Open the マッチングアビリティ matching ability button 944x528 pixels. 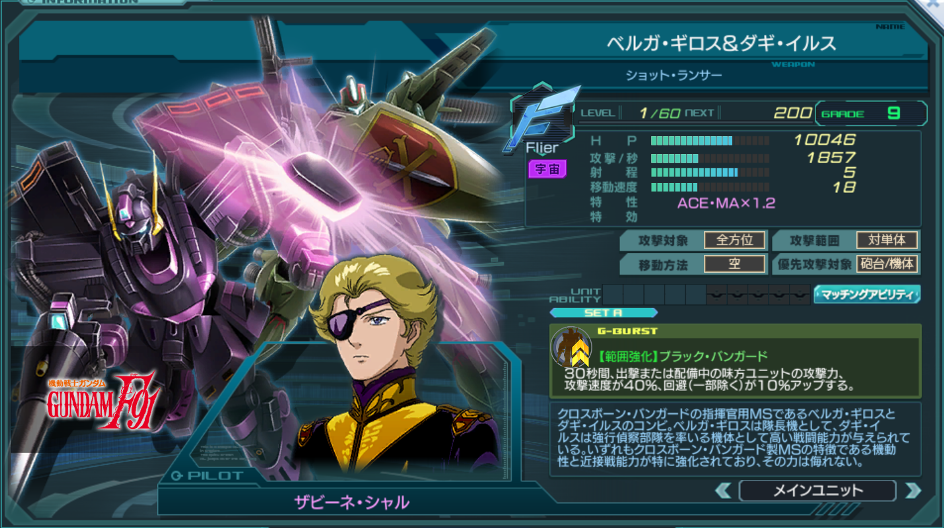coord(867,294)
